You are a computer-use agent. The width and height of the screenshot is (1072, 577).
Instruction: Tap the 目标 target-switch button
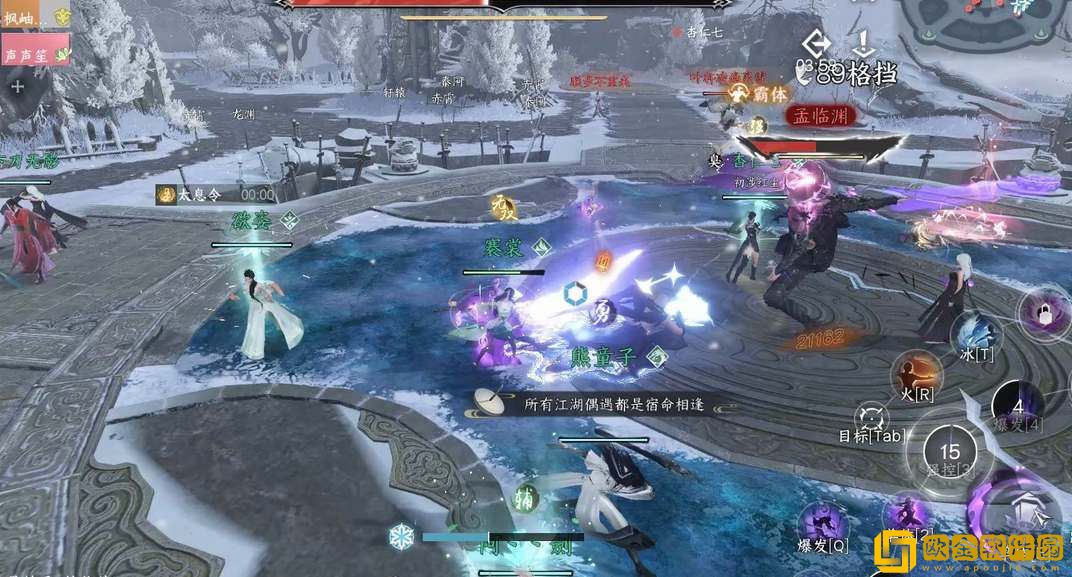click(x=872, y=418)
